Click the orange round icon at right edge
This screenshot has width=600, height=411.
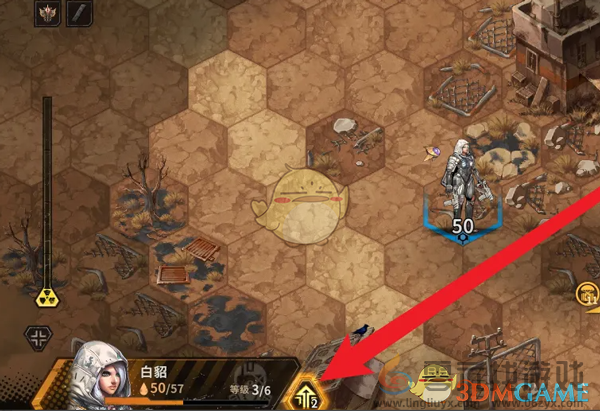[588, 292]
